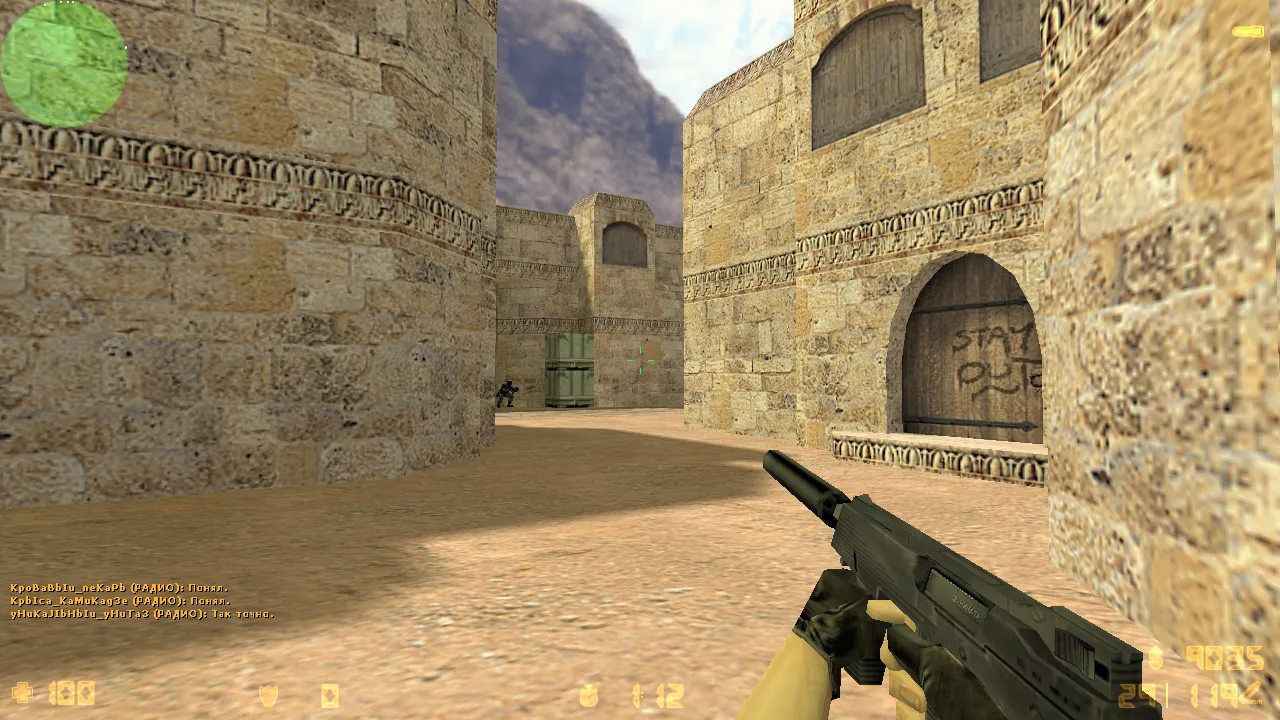Click the armor shield icon
The image size is (1280, 720).
click(x=269, y=695)
